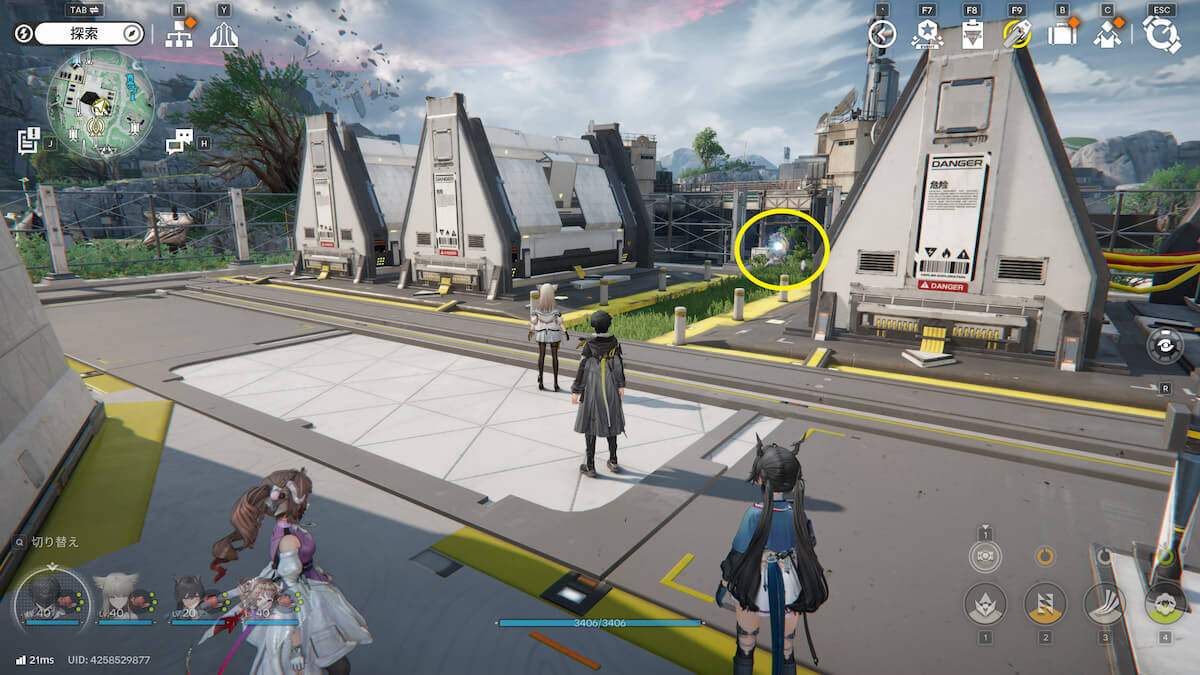Screen dimensions: 1200x675
Task: Click the circular left-arrow icon
Action: point(881,34)
